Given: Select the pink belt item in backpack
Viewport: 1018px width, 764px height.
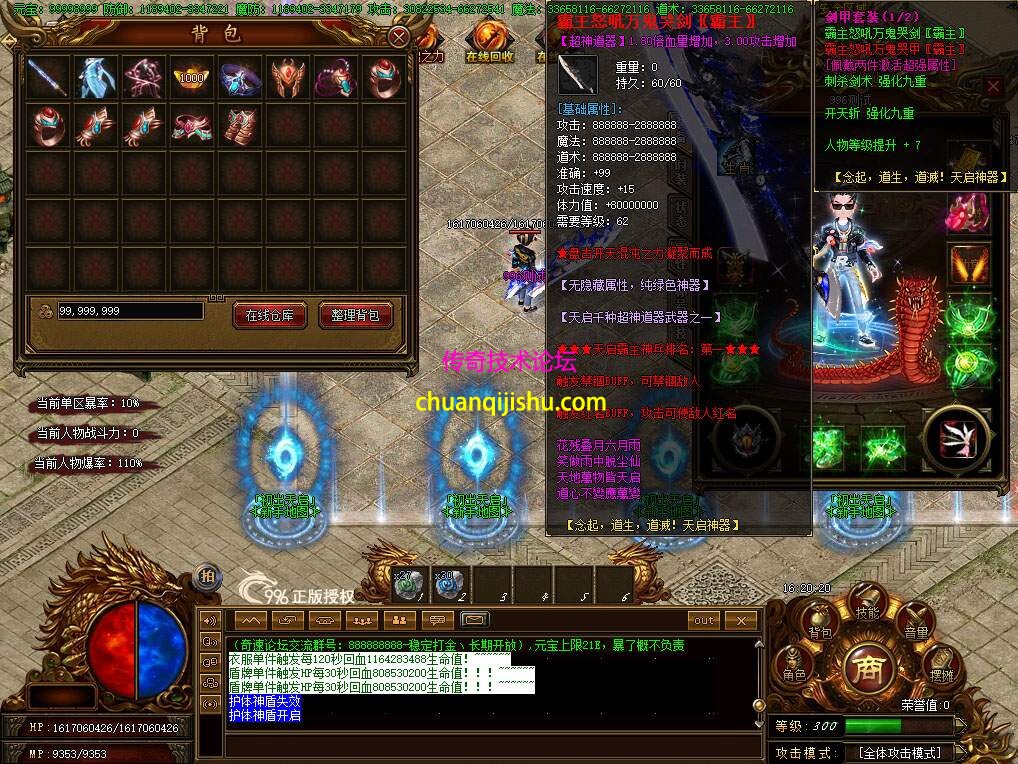Looking at the screenshot, I should click(x=191, y=126).
